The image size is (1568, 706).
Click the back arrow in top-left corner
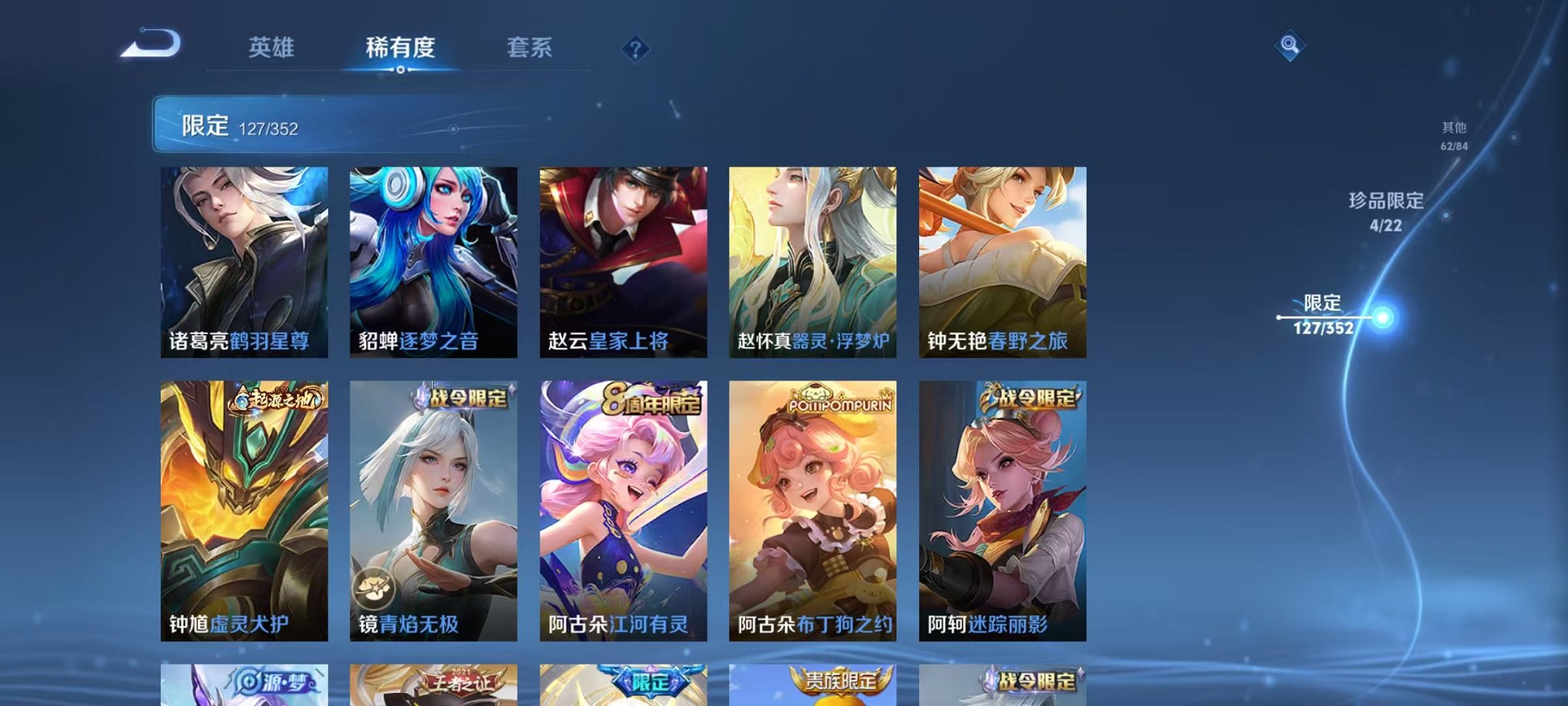click(x=151, y=44)
